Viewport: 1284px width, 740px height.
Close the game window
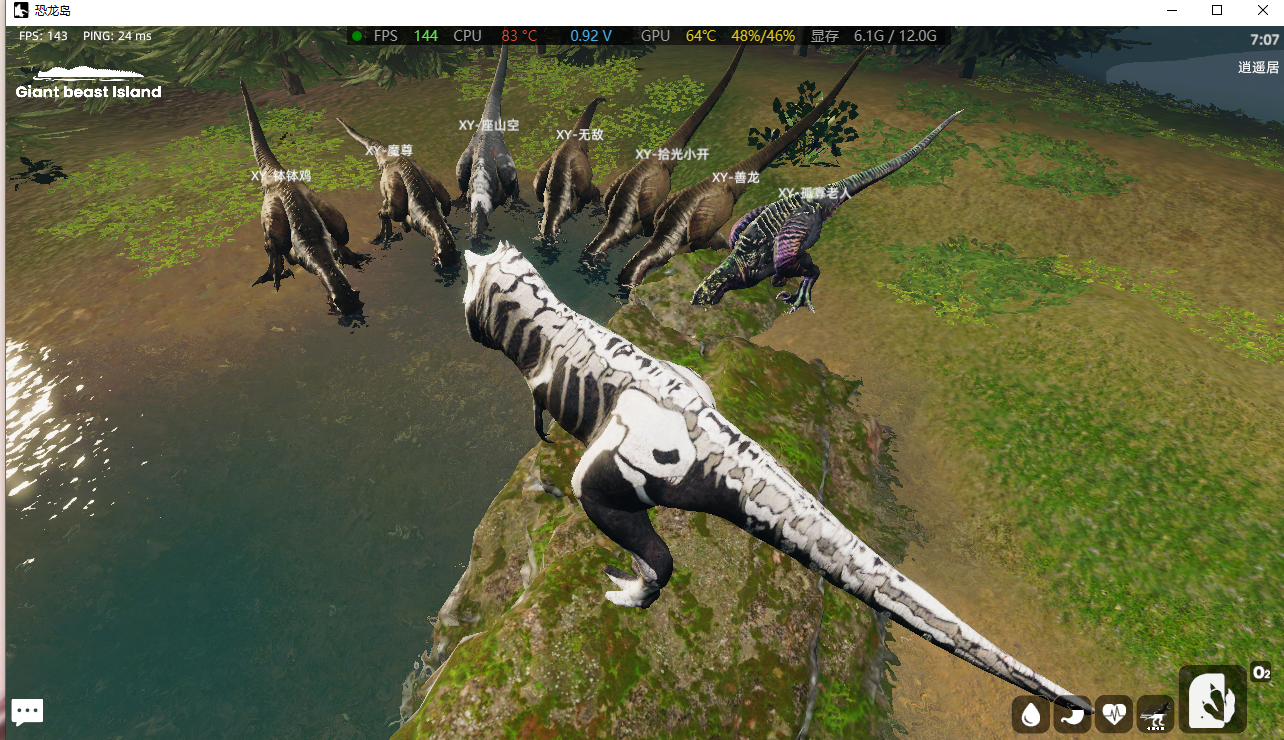[x=1262, y=10]
